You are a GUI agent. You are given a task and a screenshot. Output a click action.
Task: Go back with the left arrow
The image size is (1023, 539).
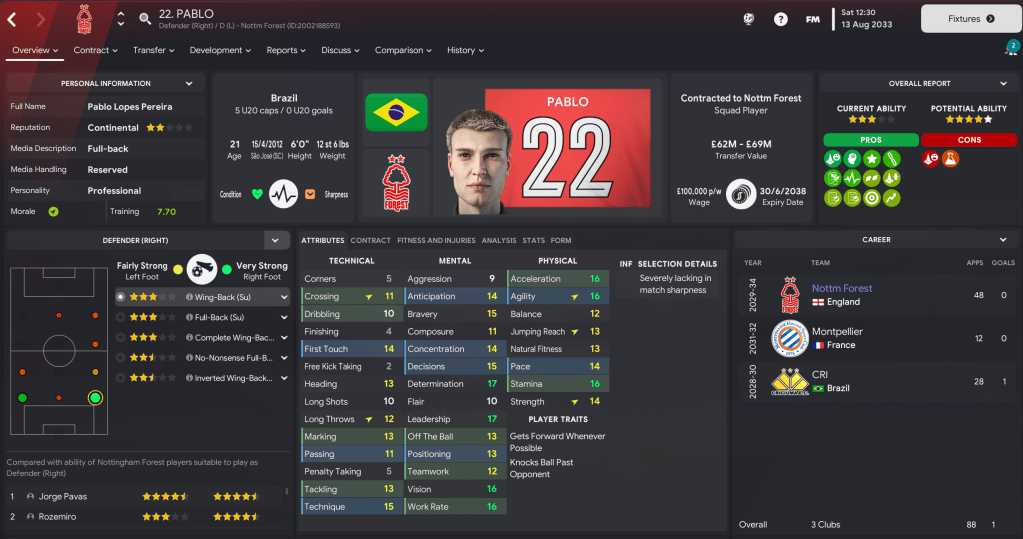tap(12, 19)
